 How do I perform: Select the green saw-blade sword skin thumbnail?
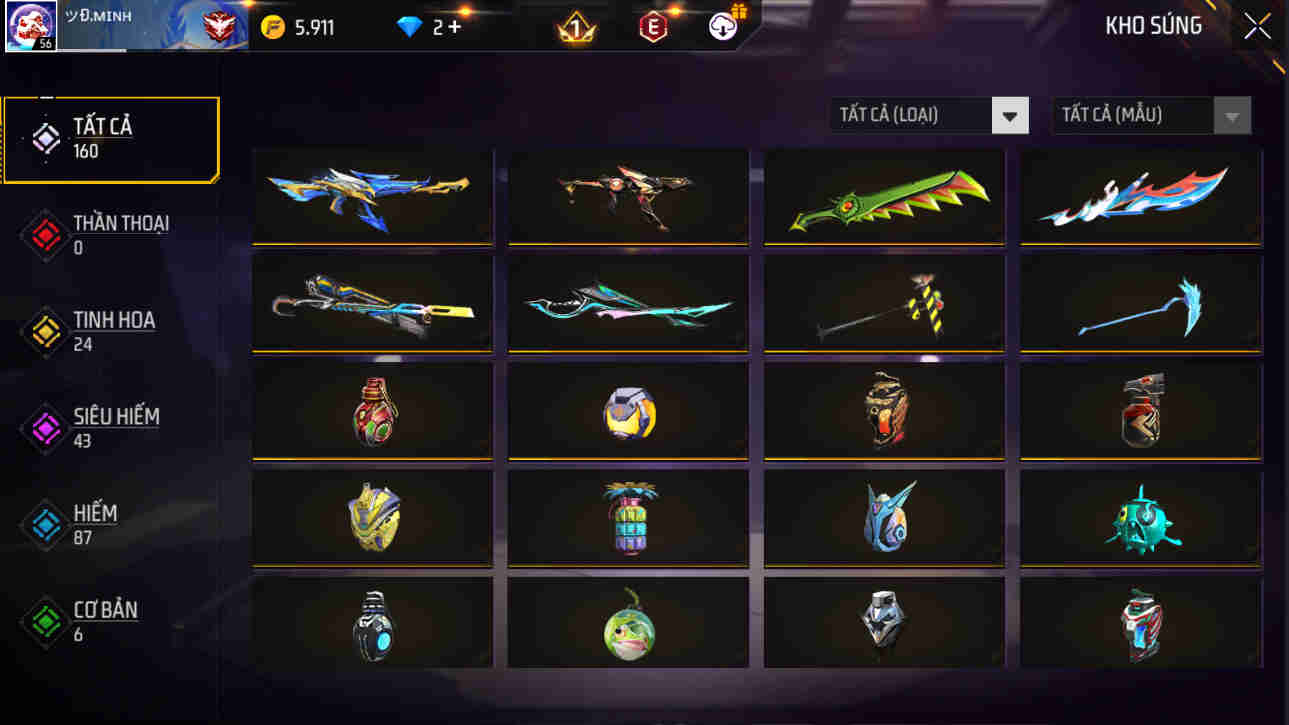884,196
